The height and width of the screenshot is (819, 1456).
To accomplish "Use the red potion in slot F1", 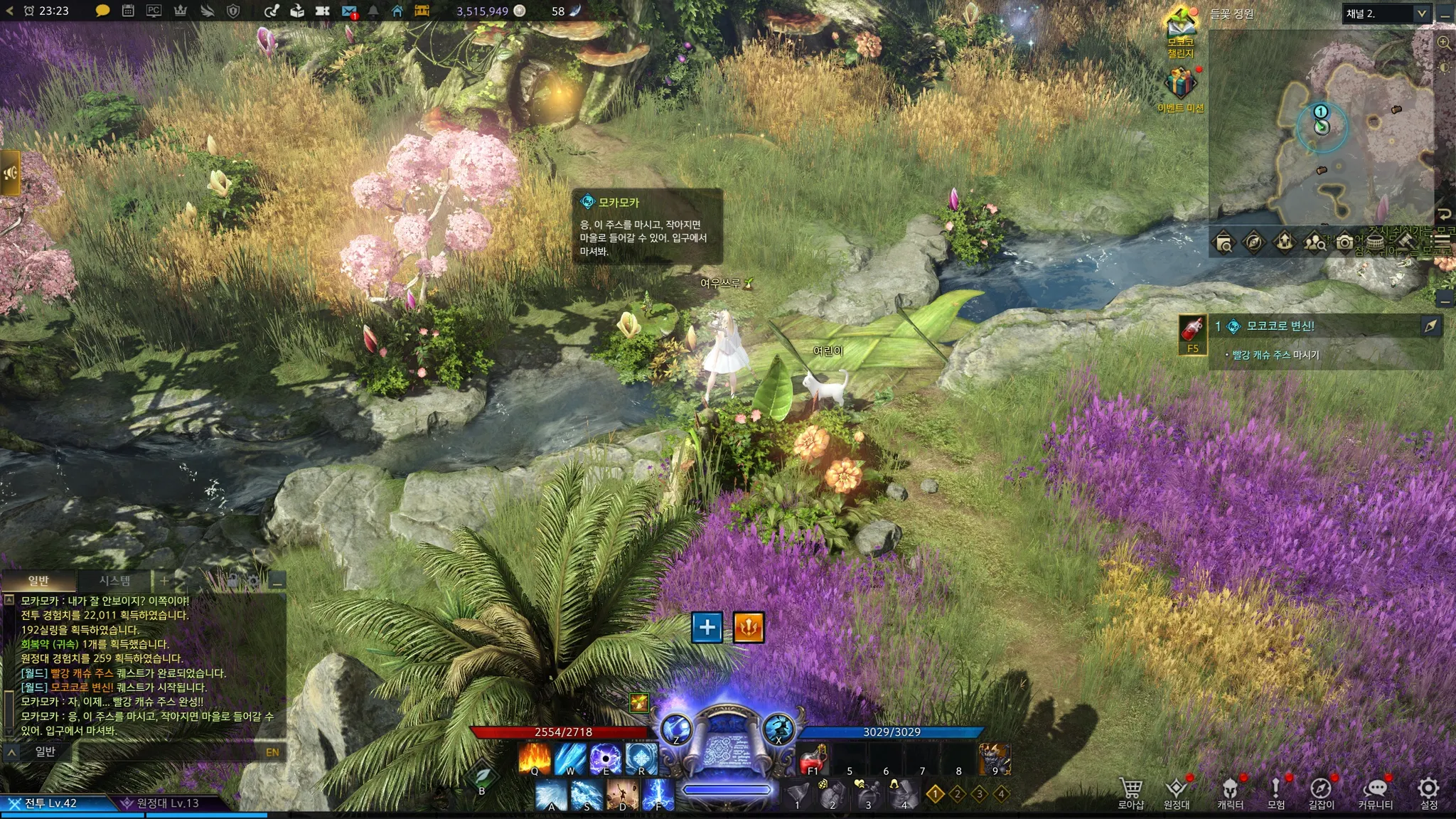I will click(x=813, y=759).
